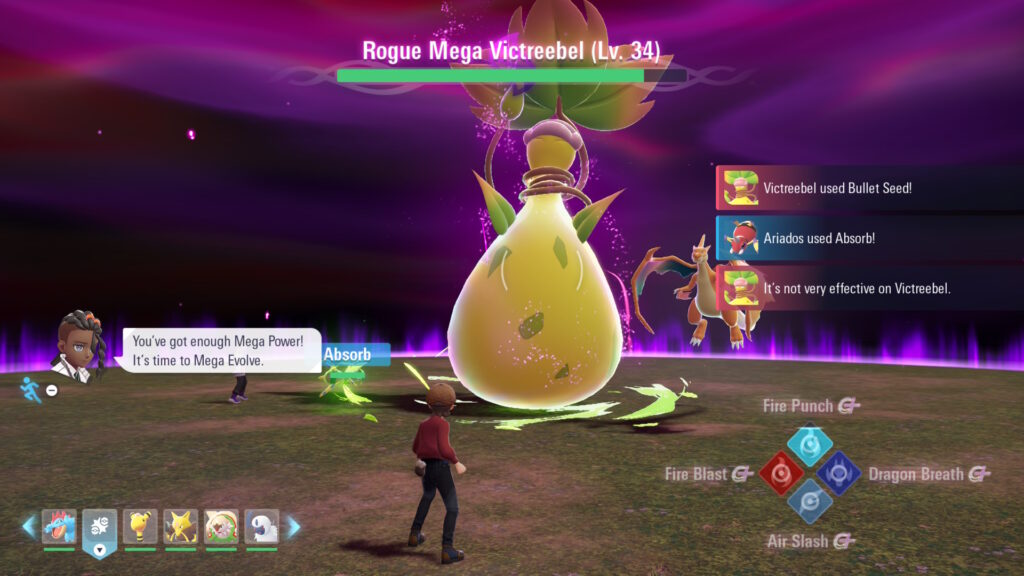
Task: Send out Kadabra from the party bar
Action: 181,527
